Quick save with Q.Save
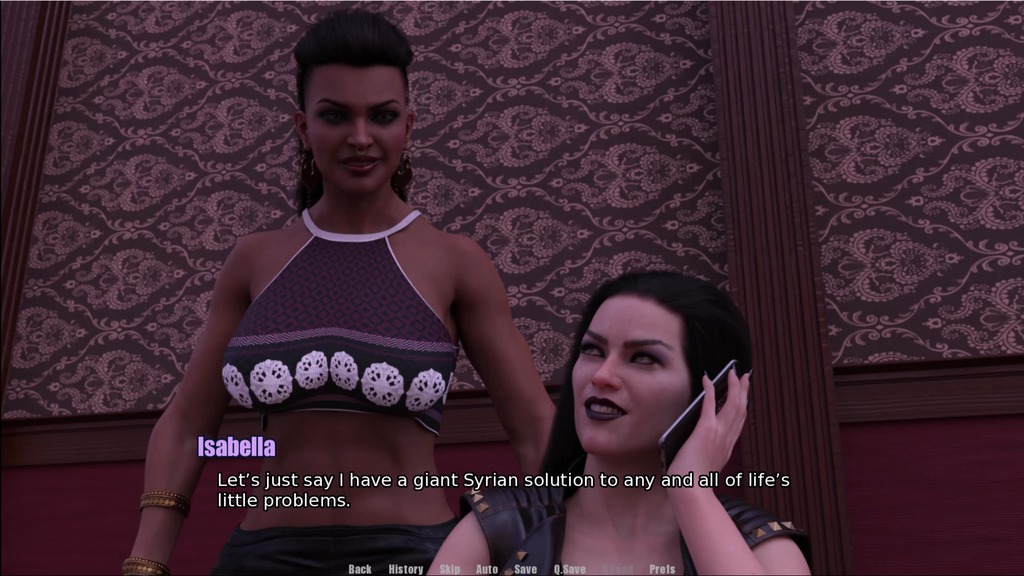Screen dimensions: 1024x576 coord(569,569)
